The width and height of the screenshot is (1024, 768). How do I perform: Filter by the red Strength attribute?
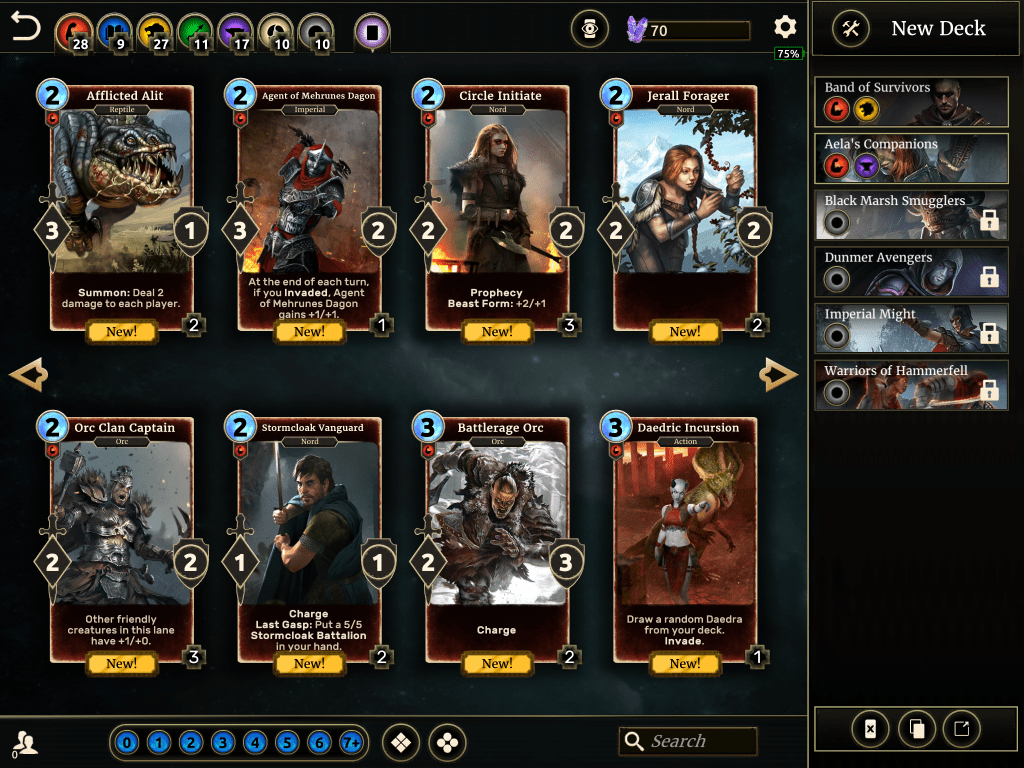(x=71, y=32)
